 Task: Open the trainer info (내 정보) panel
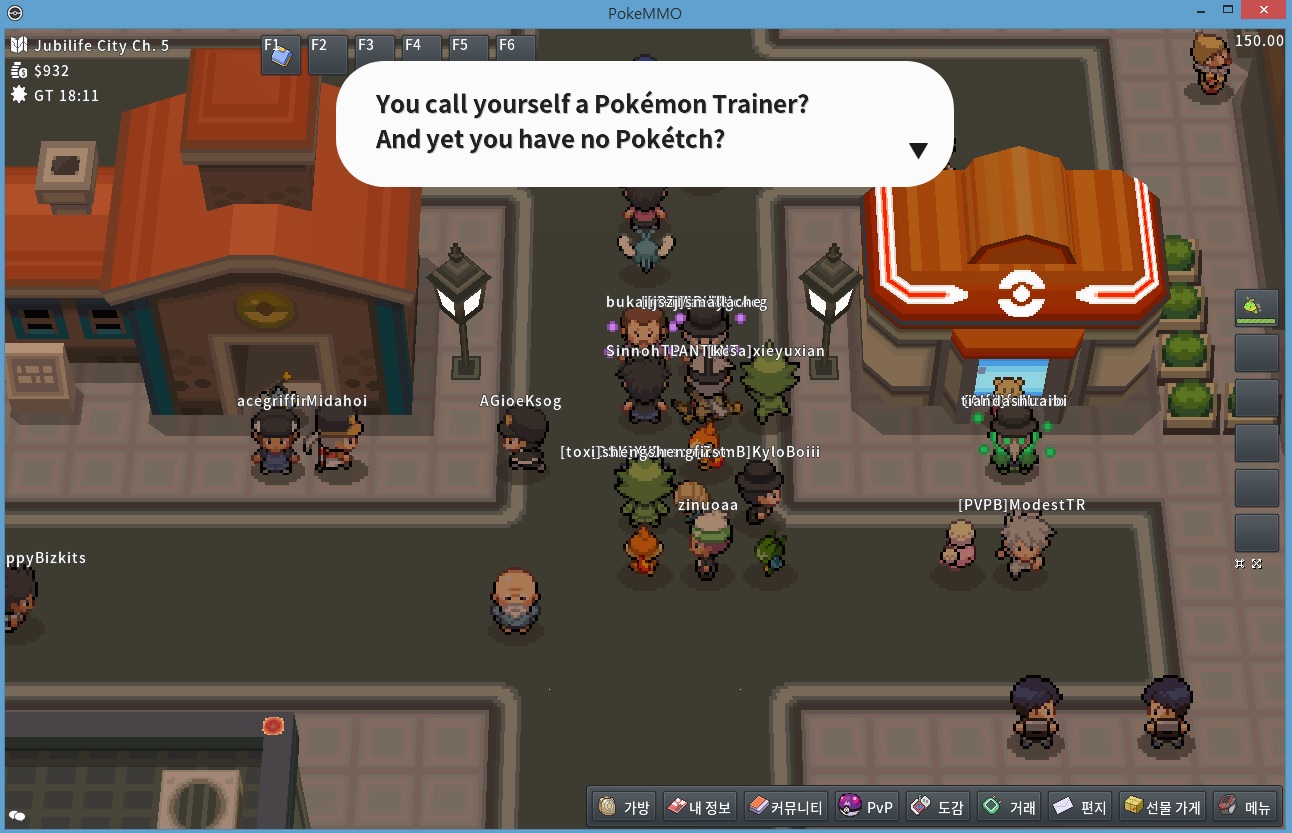699,806
